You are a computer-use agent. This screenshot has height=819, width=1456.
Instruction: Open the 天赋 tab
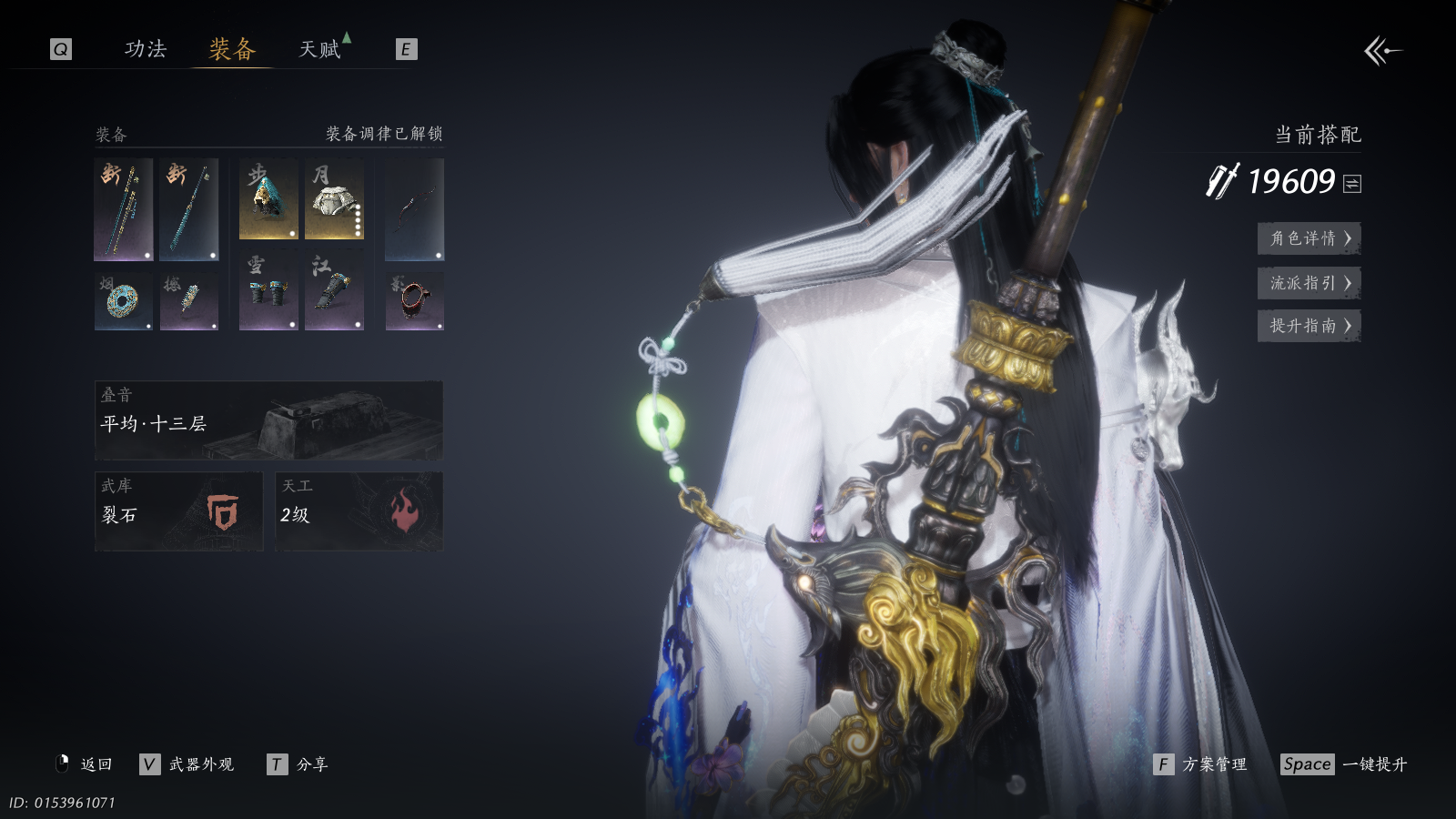[320, 49]
